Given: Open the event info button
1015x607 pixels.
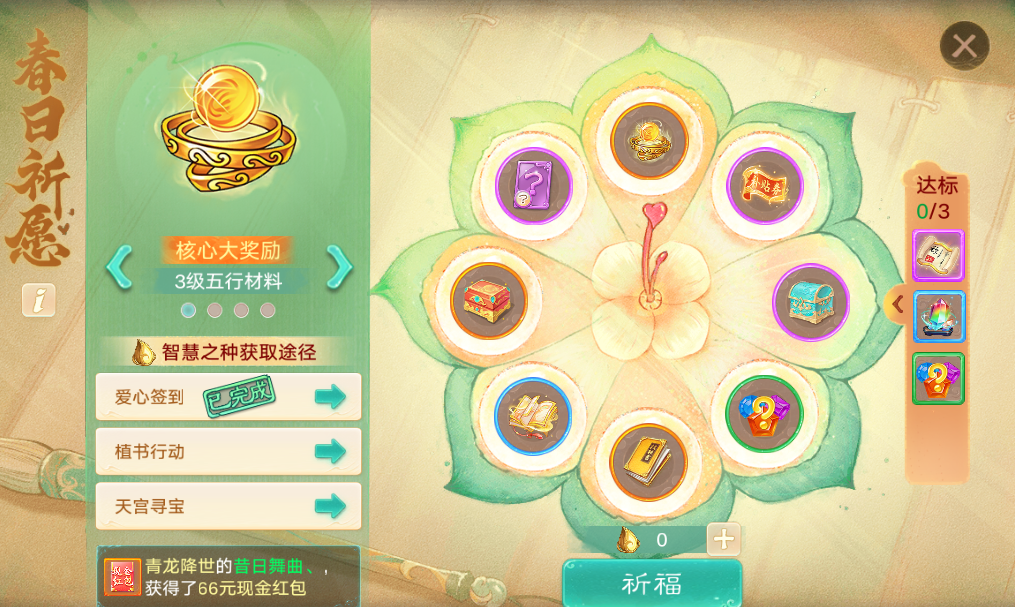Looking at the screenshot, I should tap(39, 299).
